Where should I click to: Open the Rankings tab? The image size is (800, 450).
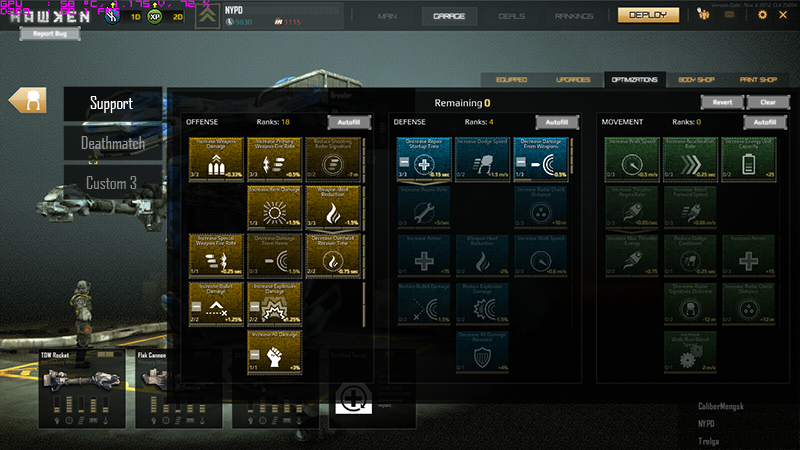pos(573,16)
